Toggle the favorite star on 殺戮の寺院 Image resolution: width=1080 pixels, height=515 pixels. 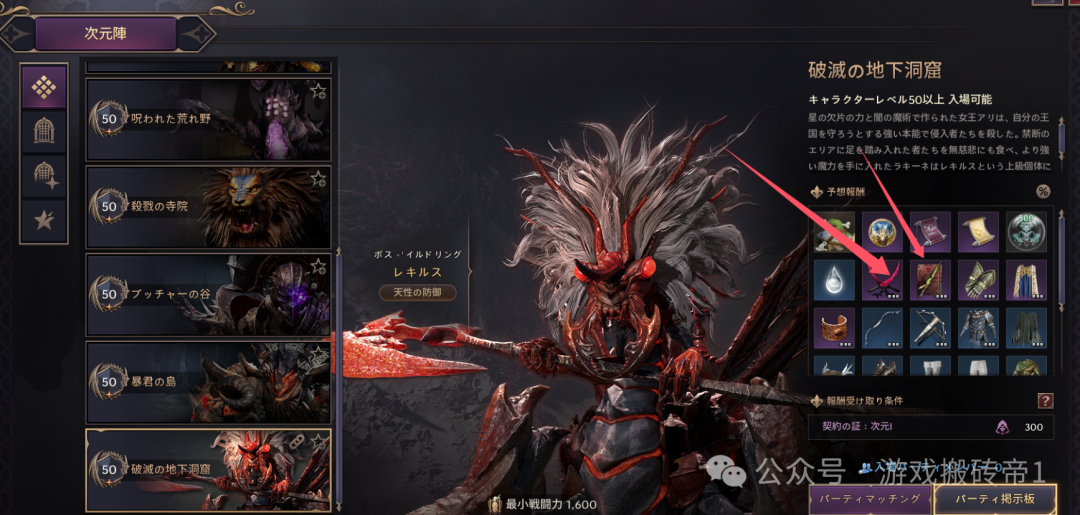318,179
